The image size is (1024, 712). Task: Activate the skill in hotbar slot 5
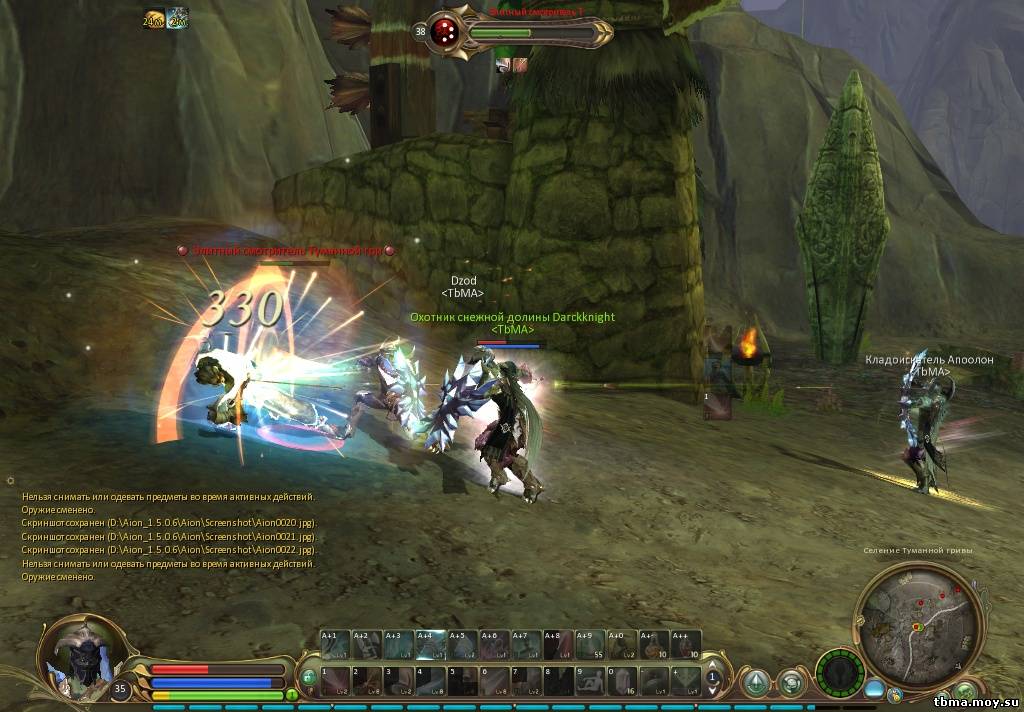point(464,680)
